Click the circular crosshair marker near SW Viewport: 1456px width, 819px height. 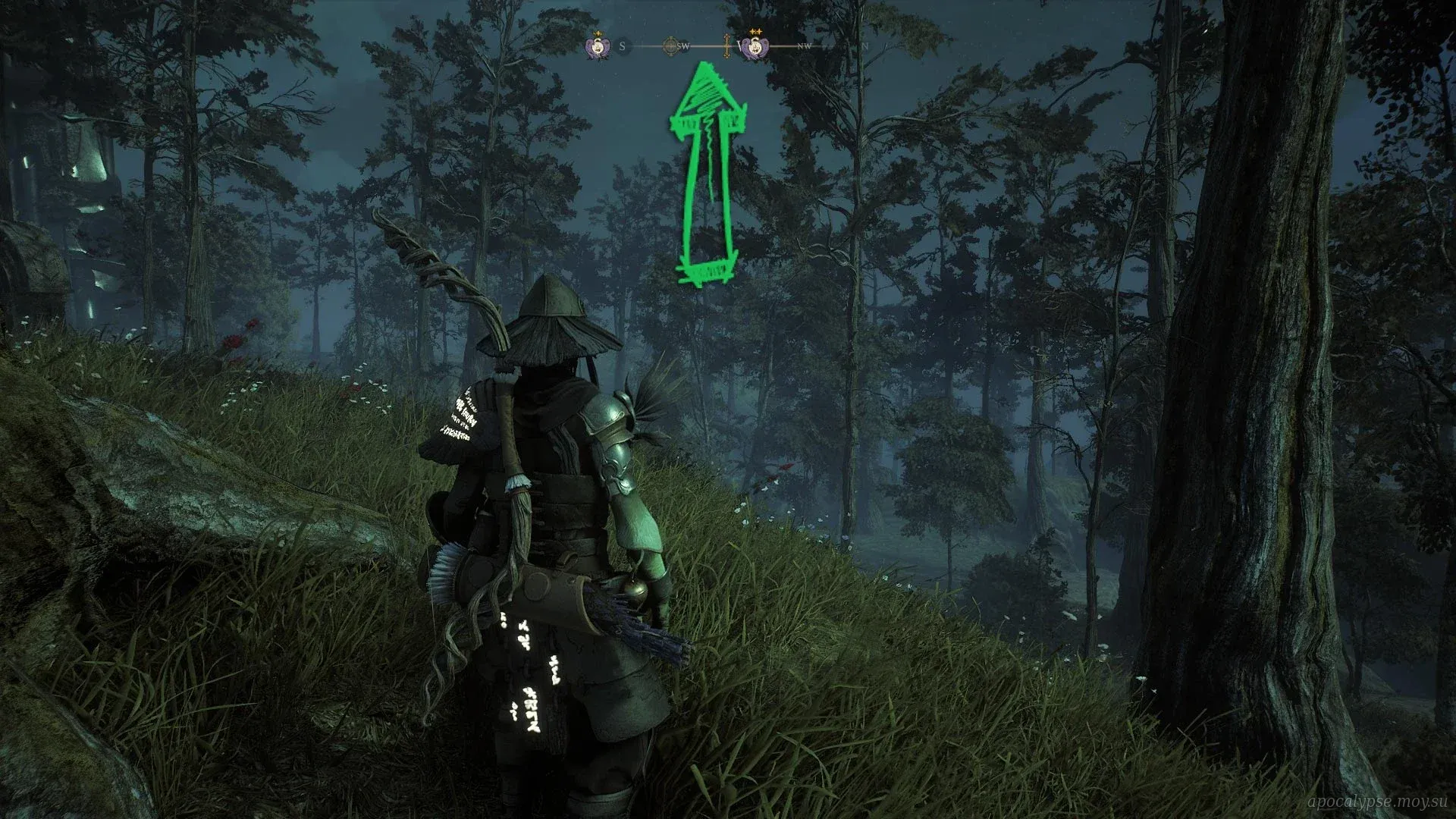670,46
